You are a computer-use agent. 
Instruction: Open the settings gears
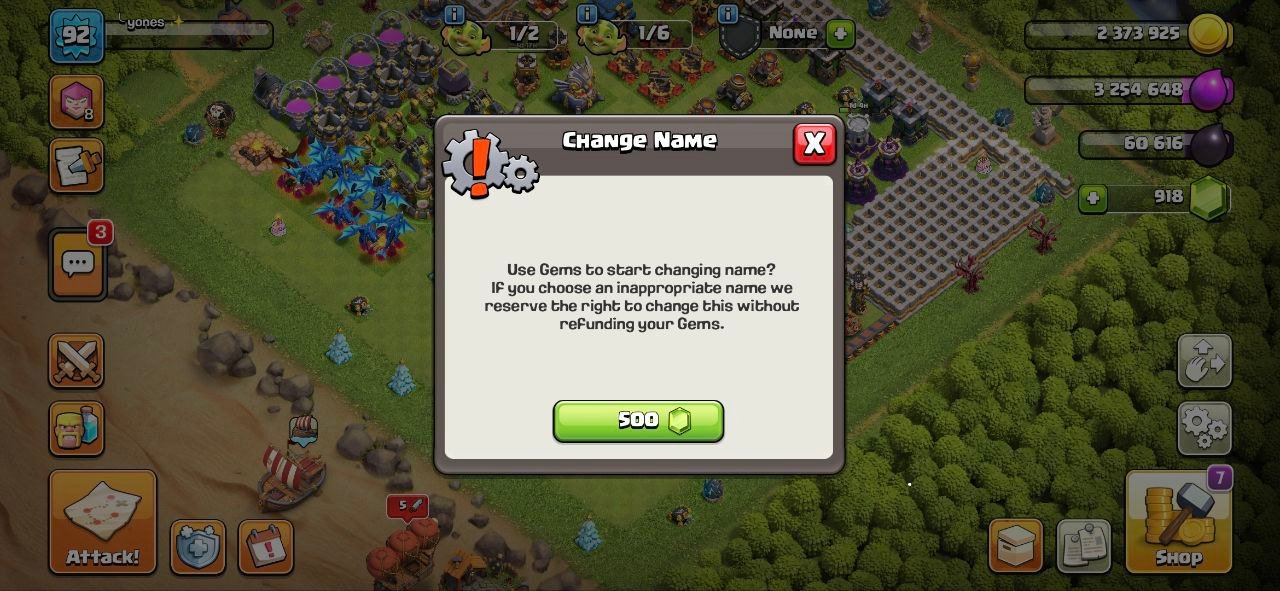(x=1204, y=427)
